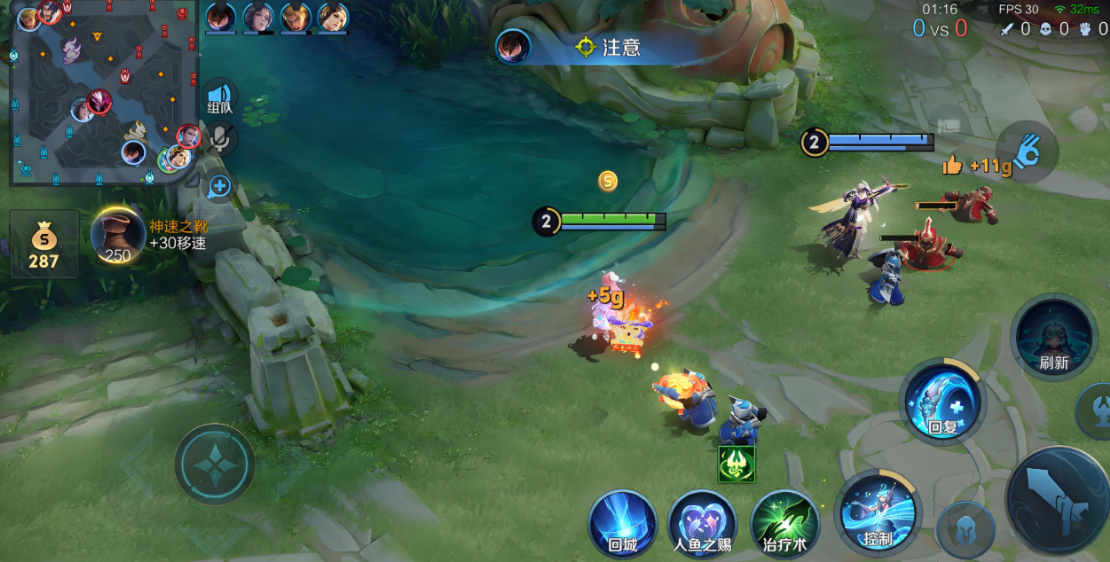Open the quick chat bubble button
This screenshot has height=562, width=1110.
click(x=220, y=186)
